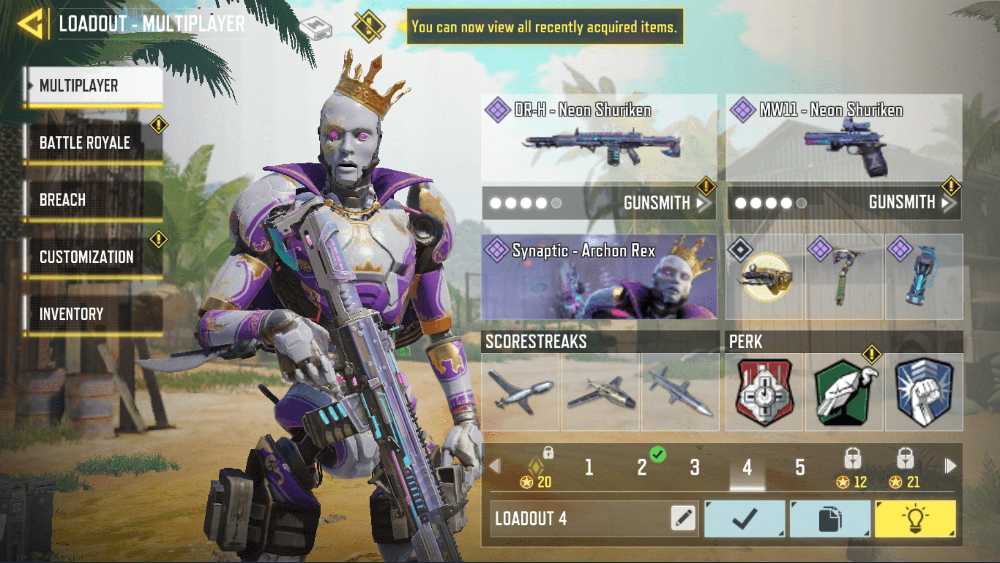The width and height of the screenshot is (1000, 563).
Task: Go back using the yellow arrow button
Action: tap(32, 24)
